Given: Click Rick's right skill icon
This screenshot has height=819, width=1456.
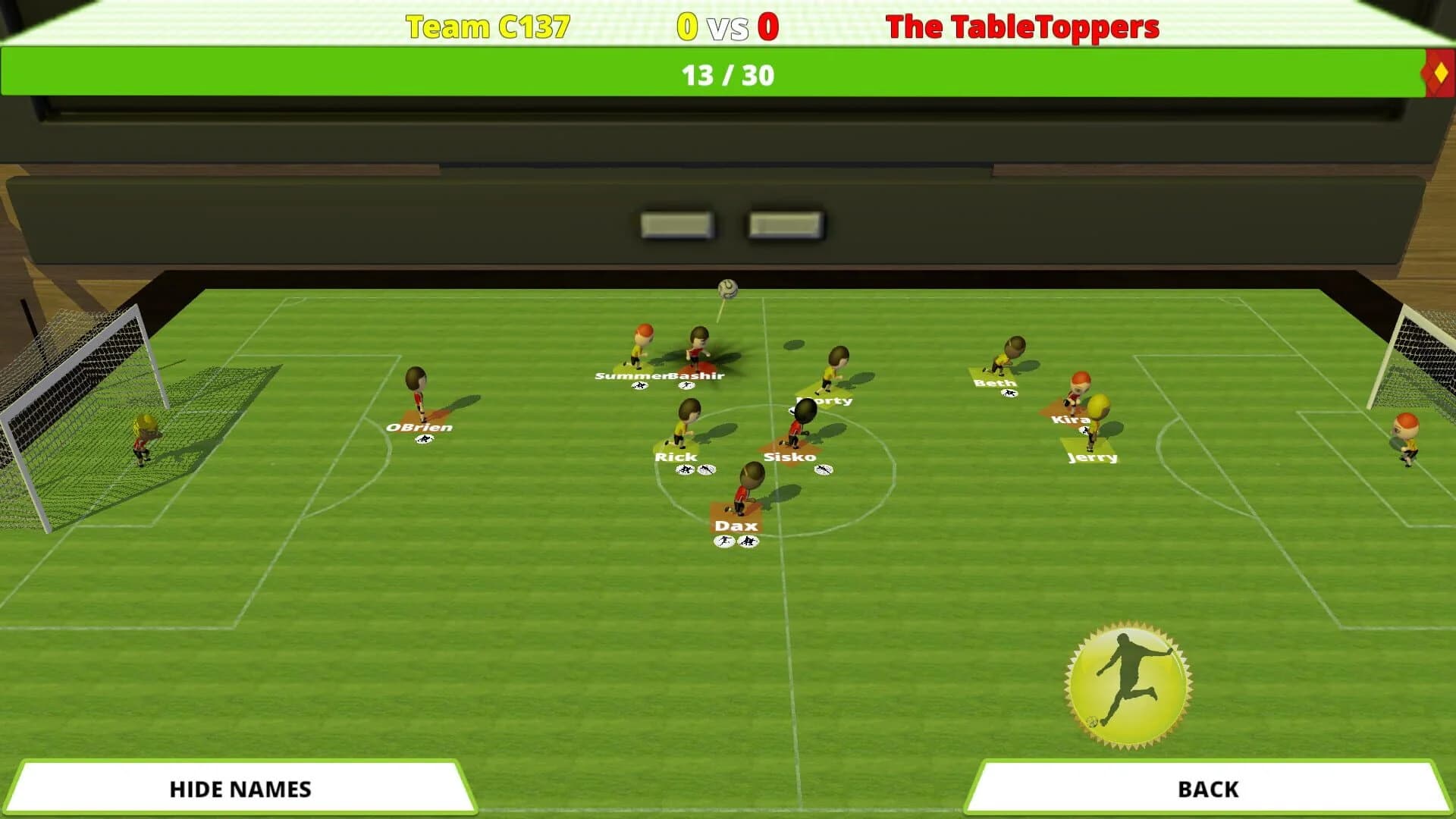Looking at the screenshot, I should [x=706, y=469].
